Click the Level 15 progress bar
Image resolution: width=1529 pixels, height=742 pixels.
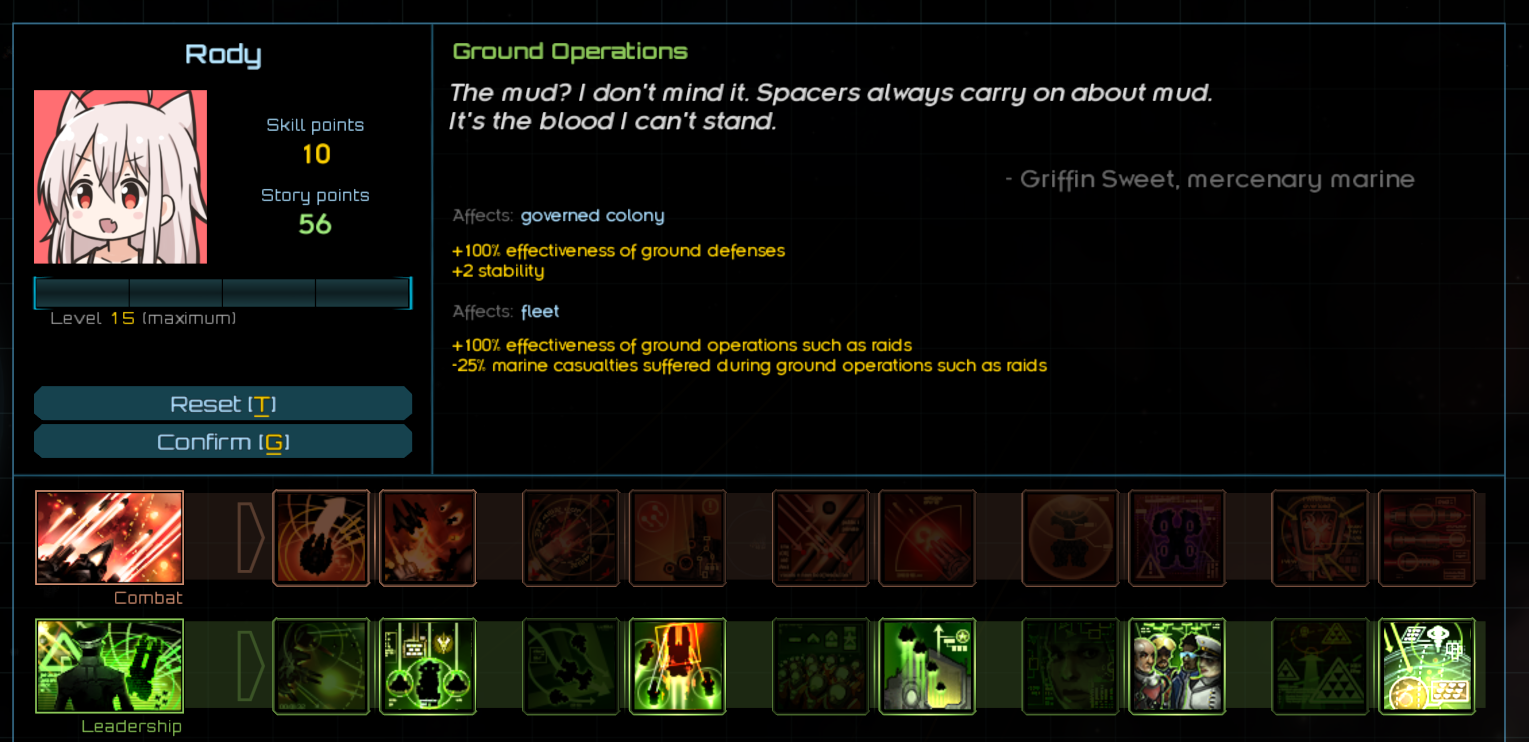(223, 292)
